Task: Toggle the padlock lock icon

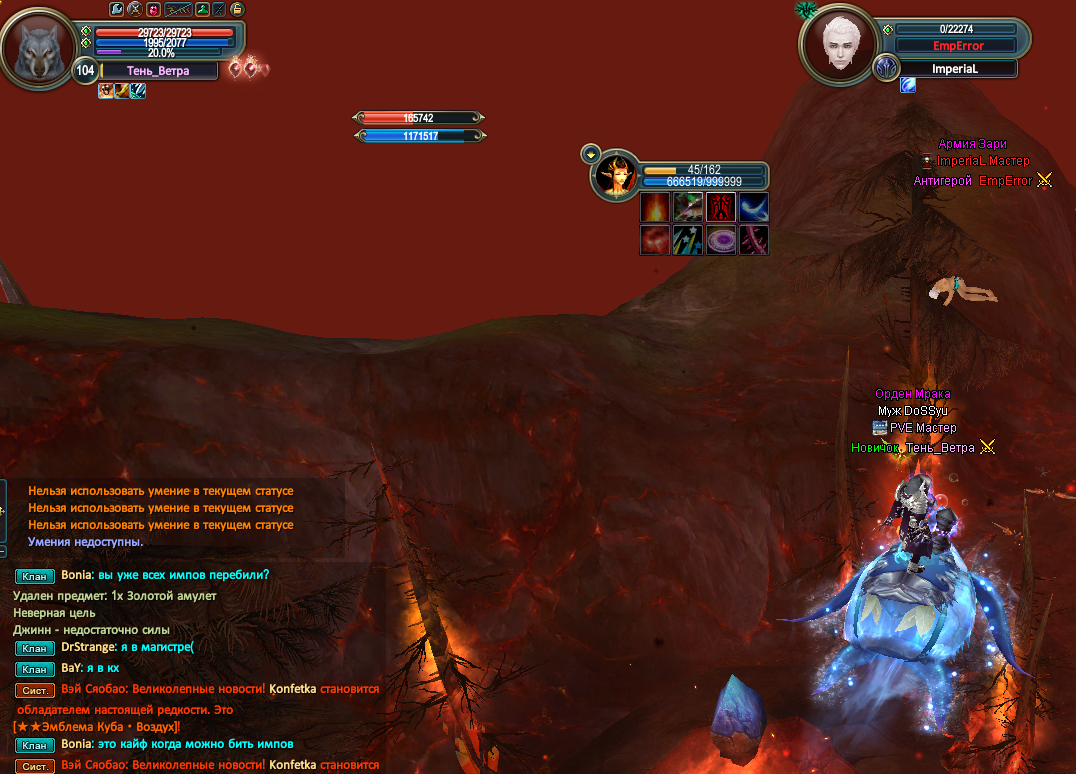Action: [x=237, y=9]
